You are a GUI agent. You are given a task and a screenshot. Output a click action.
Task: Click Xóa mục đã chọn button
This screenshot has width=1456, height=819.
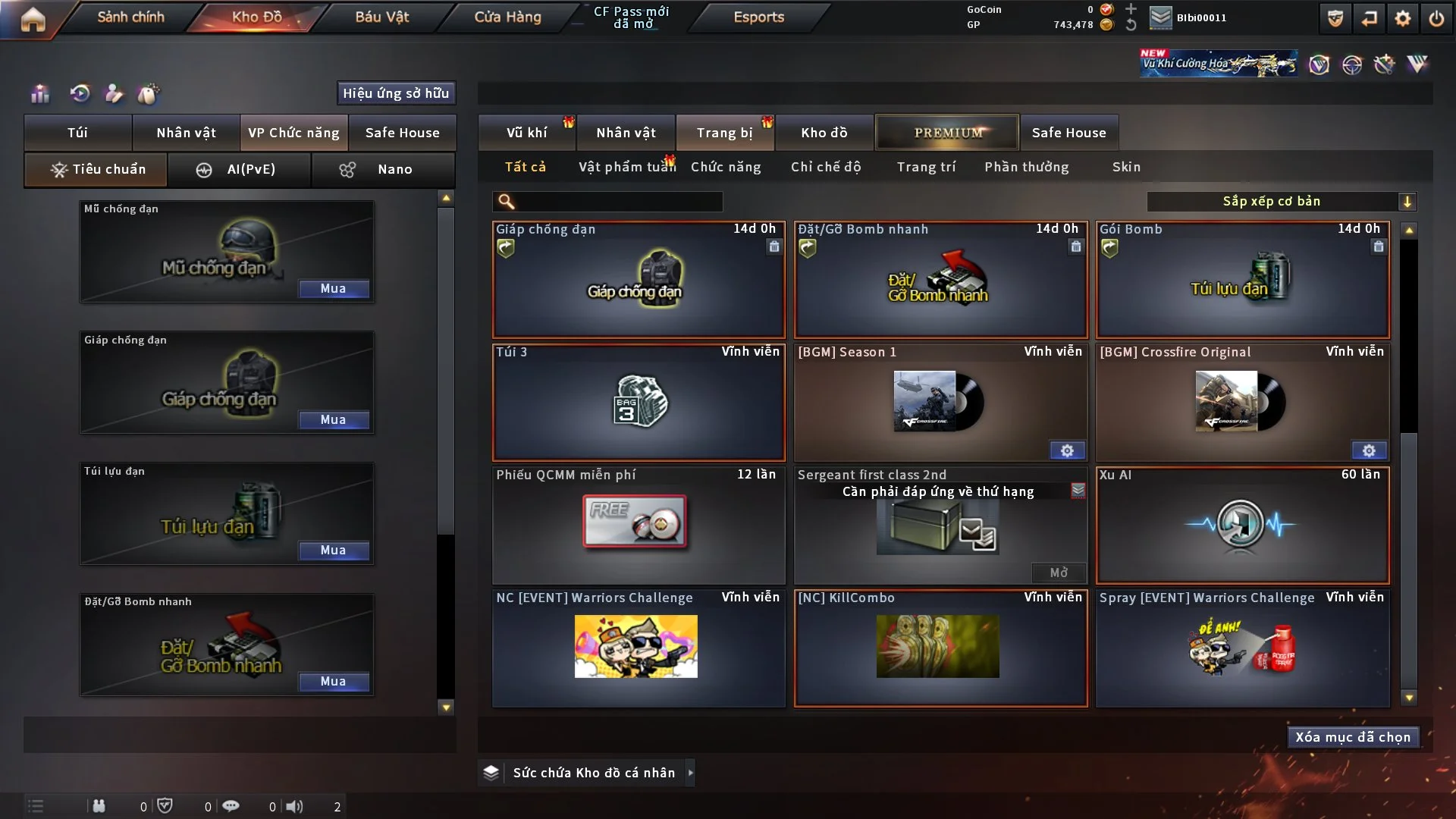(x=1353, y=737)
